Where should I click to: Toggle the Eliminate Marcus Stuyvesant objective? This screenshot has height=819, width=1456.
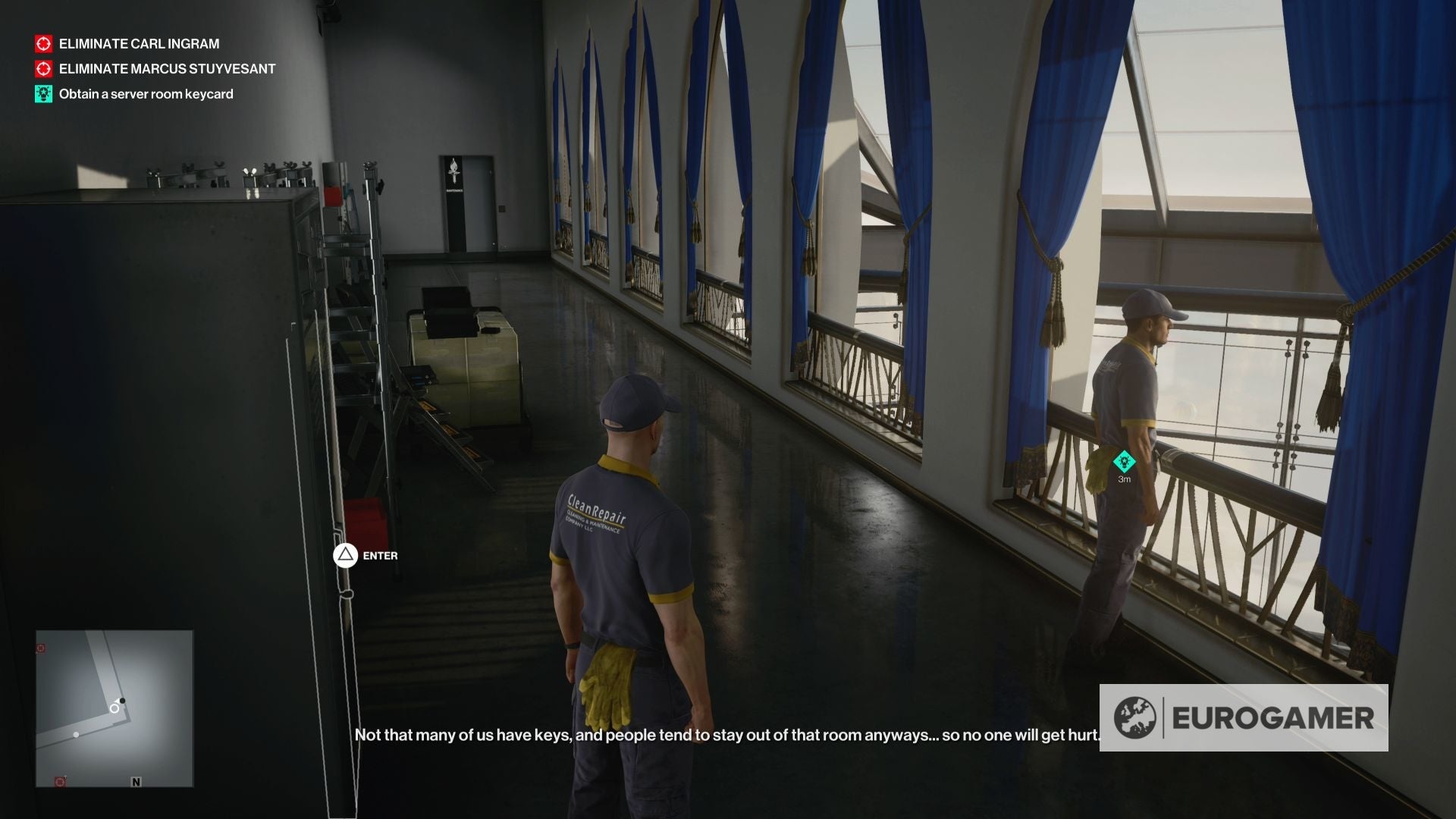166,69
